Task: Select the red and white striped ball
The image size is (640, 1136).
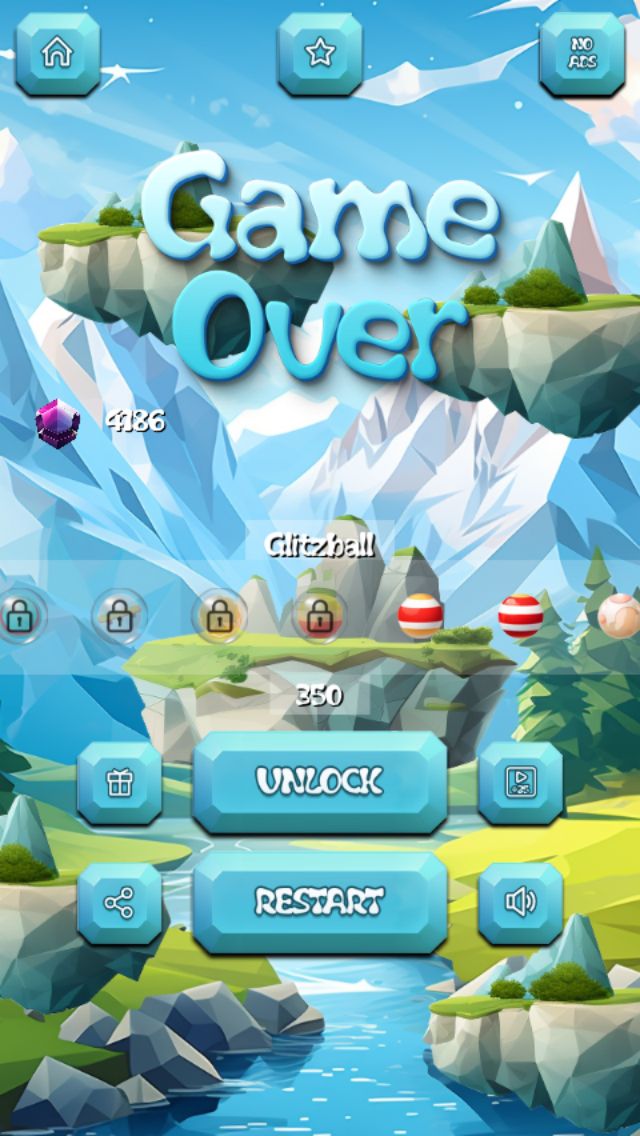Action: coord(521,616)
